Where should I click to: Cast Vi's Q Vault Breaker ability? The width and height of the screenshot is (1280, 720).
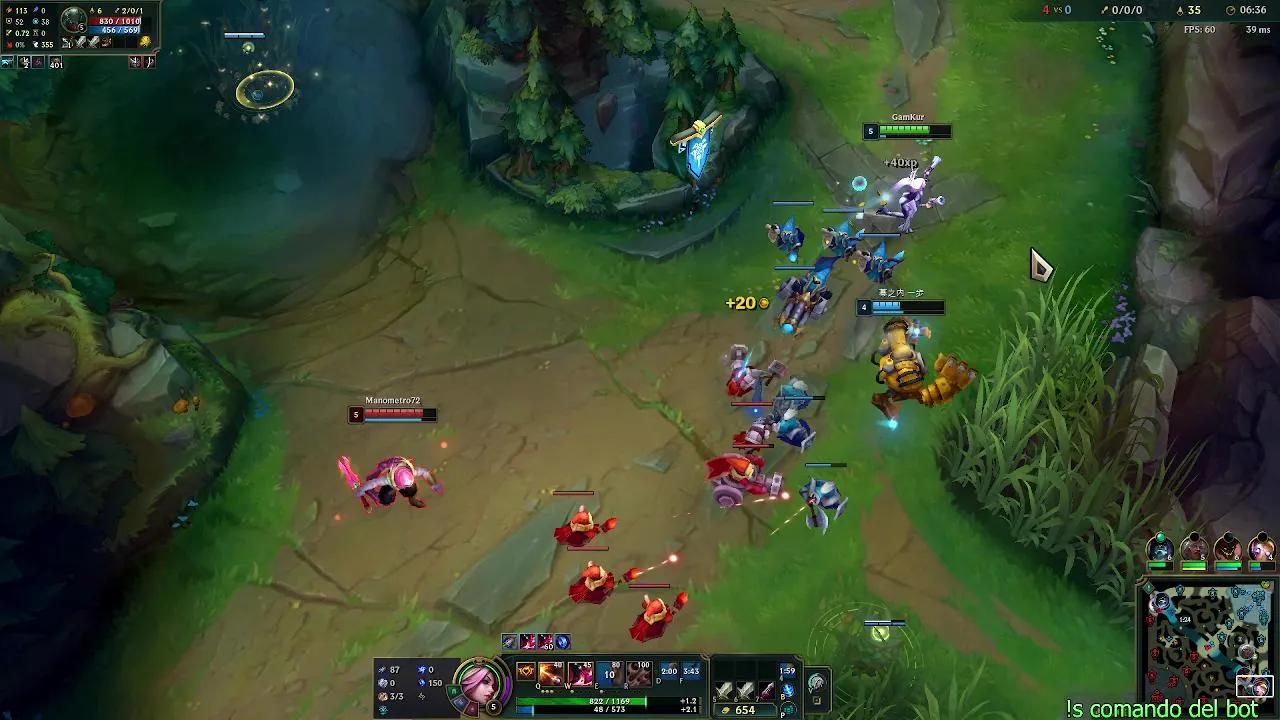click(x=549, y=675)
